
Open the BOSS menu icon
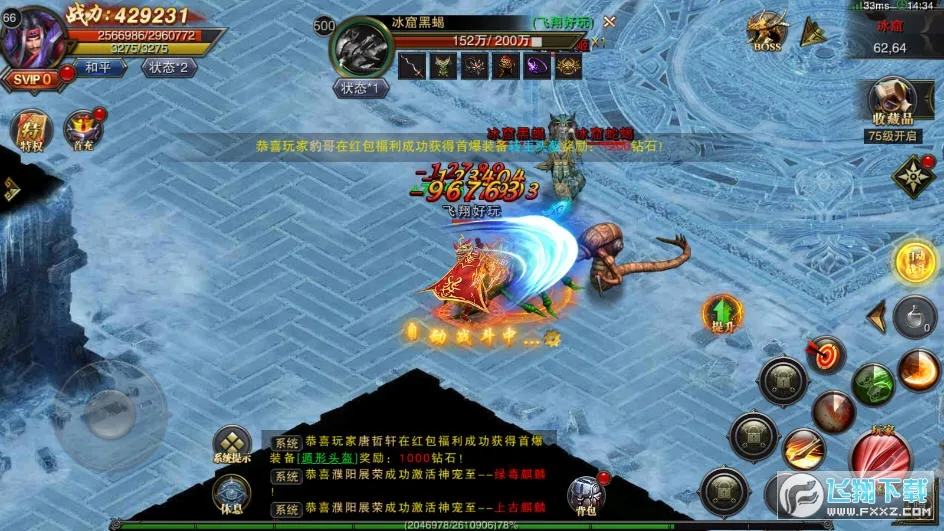pyautogui.click(x=767, y=31)
